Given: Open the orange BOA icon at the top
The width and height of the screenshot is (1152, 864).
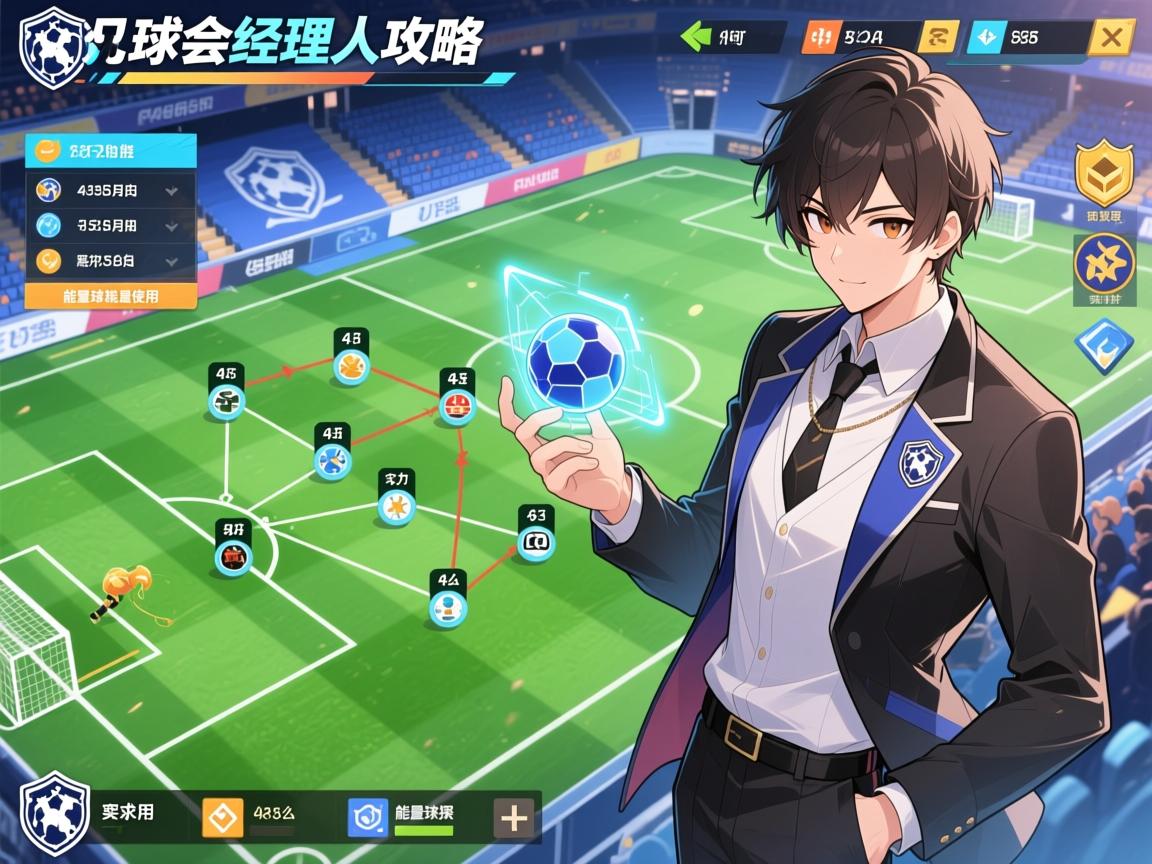Looking at the screenshot, I should tap(817, 38).
